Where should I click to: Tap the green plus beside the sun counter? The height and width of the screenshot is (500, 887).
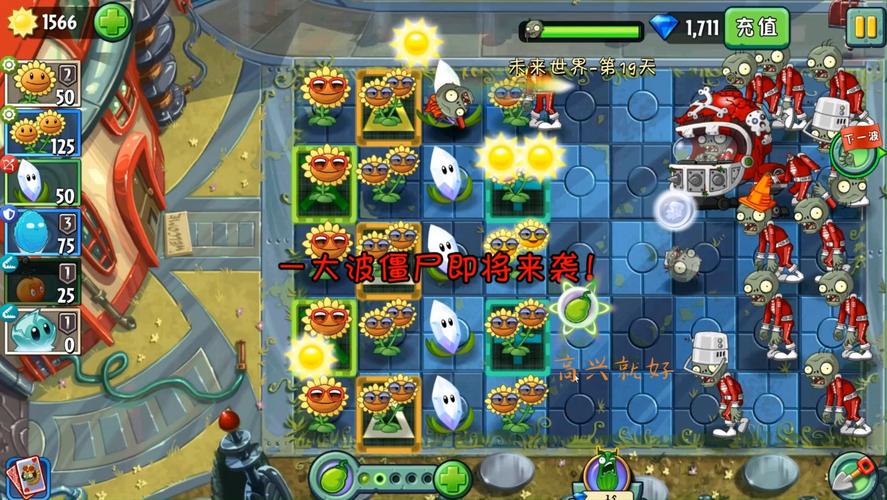coord(112,20)
